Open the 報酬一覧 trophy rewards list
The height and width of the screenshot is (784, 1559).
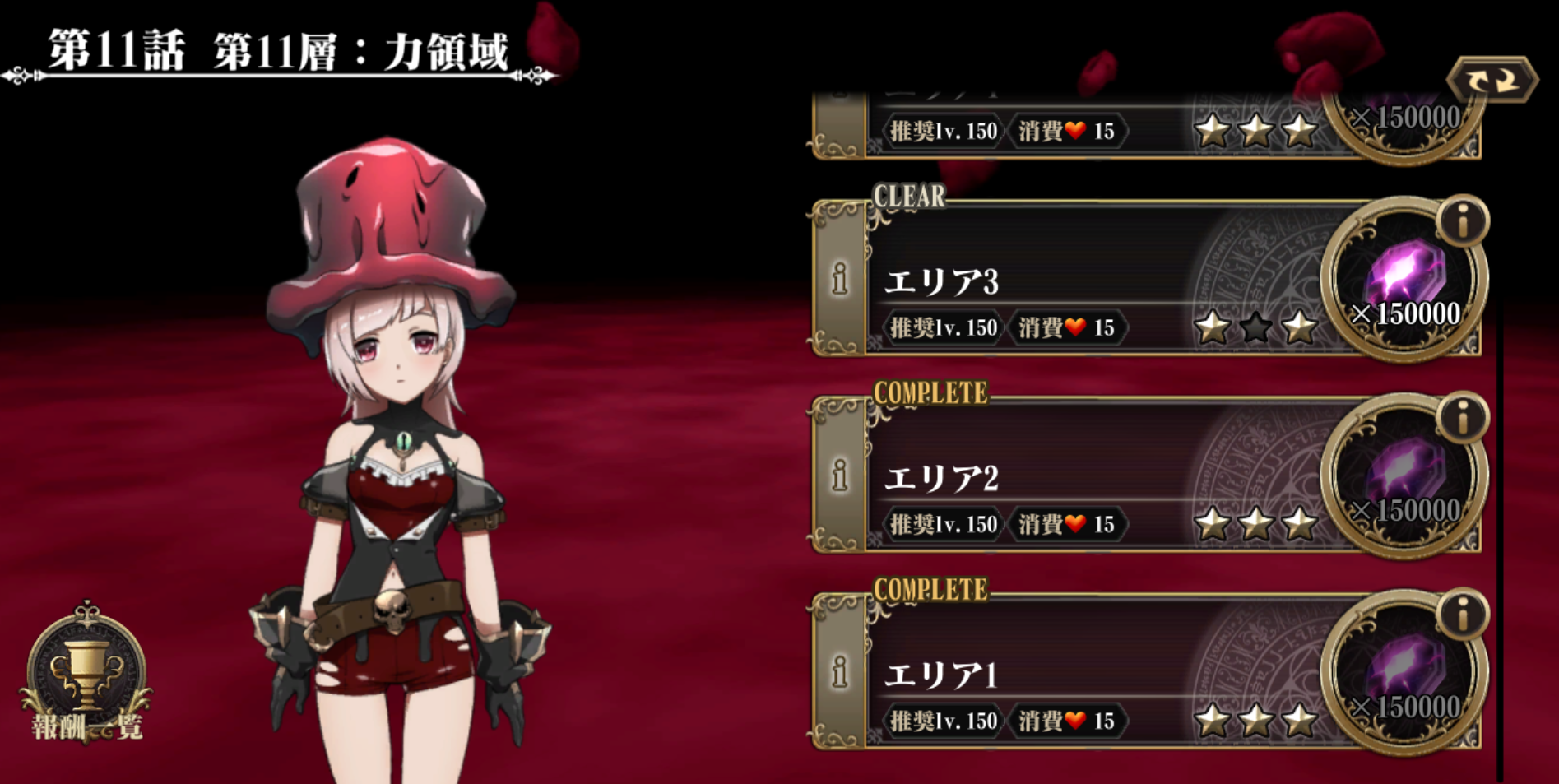coord(86,676)
